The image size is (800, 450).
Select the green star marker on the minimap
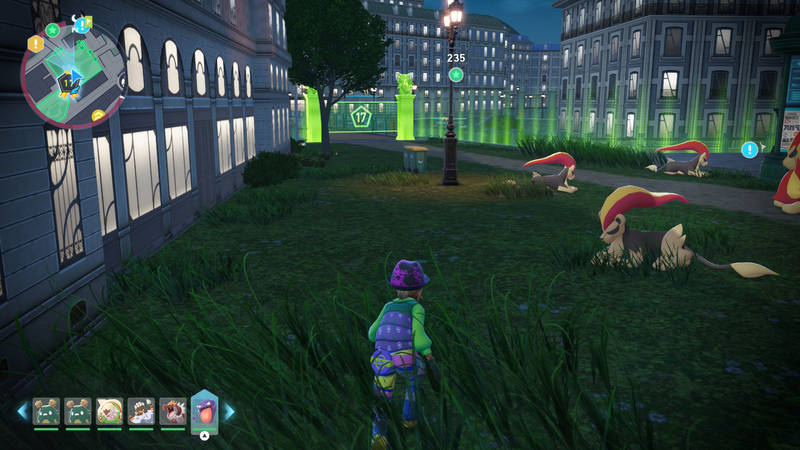pos(52,30)
